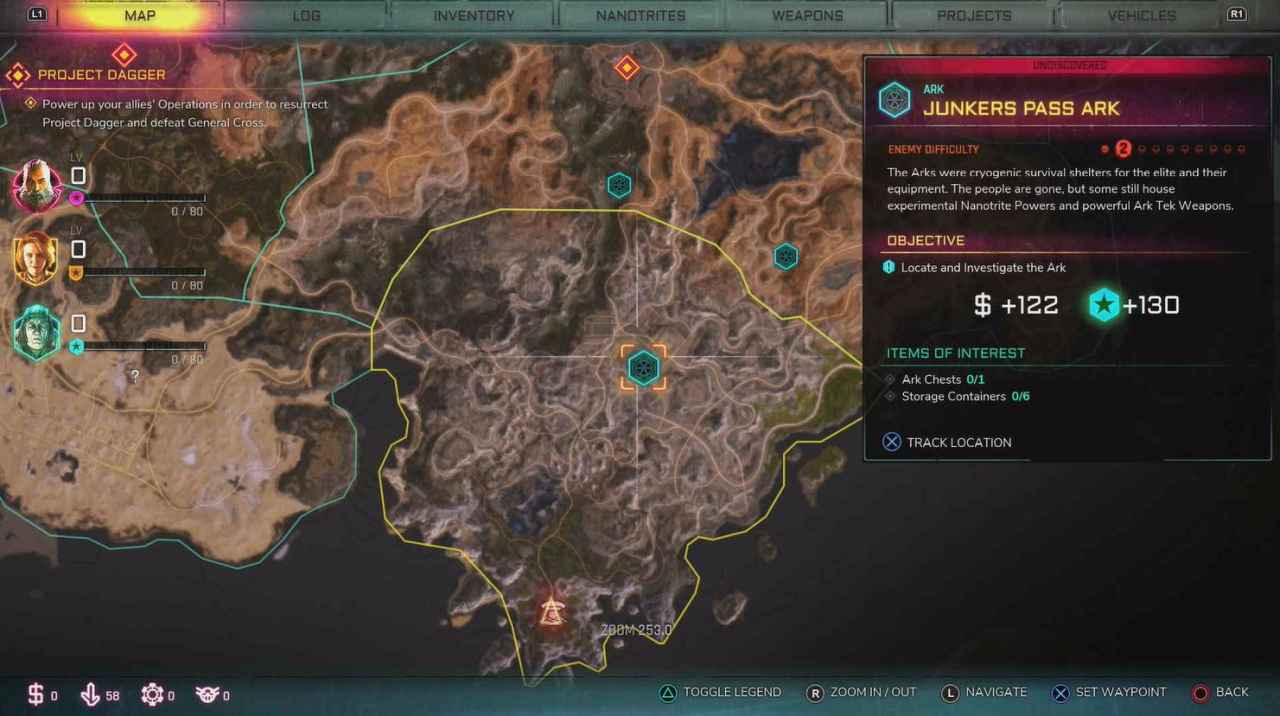Go back from the map screen
This screenshot has height=716, width=1280.
click(x=1220, y=692)
